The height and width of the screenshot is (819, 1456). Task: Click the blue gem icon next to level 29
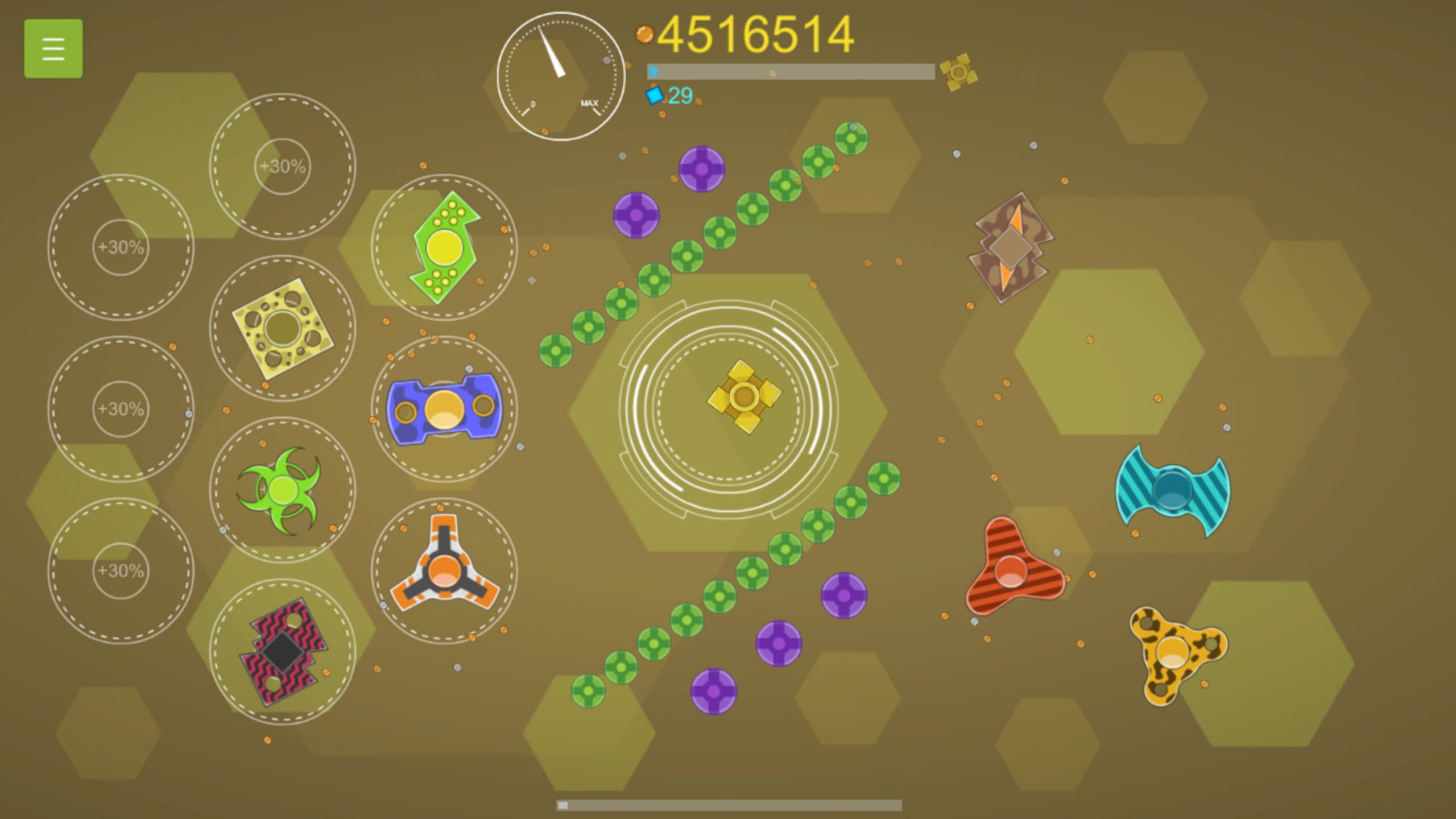tap(654, 97)
